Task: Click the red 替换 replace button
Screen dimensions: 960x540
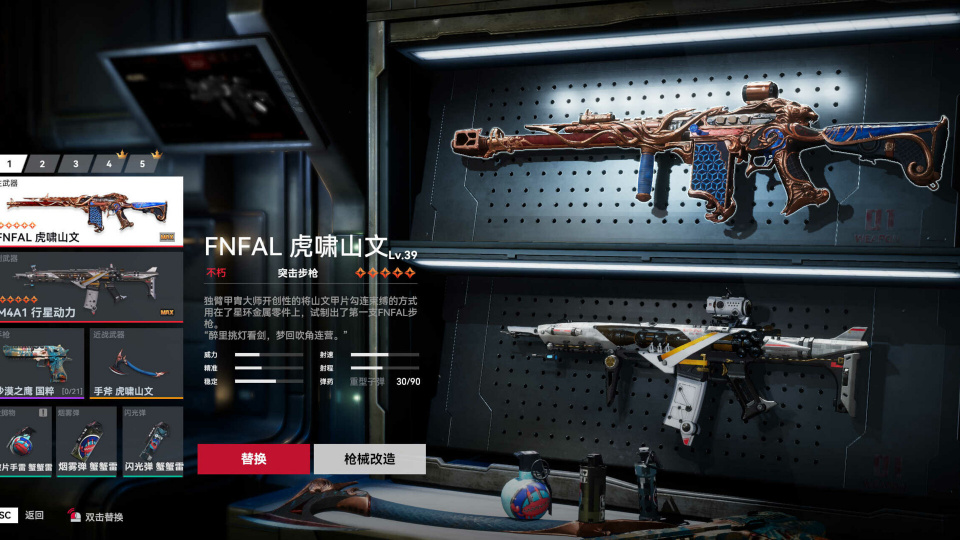Action: pyautogui.click(x=253, y=459)
